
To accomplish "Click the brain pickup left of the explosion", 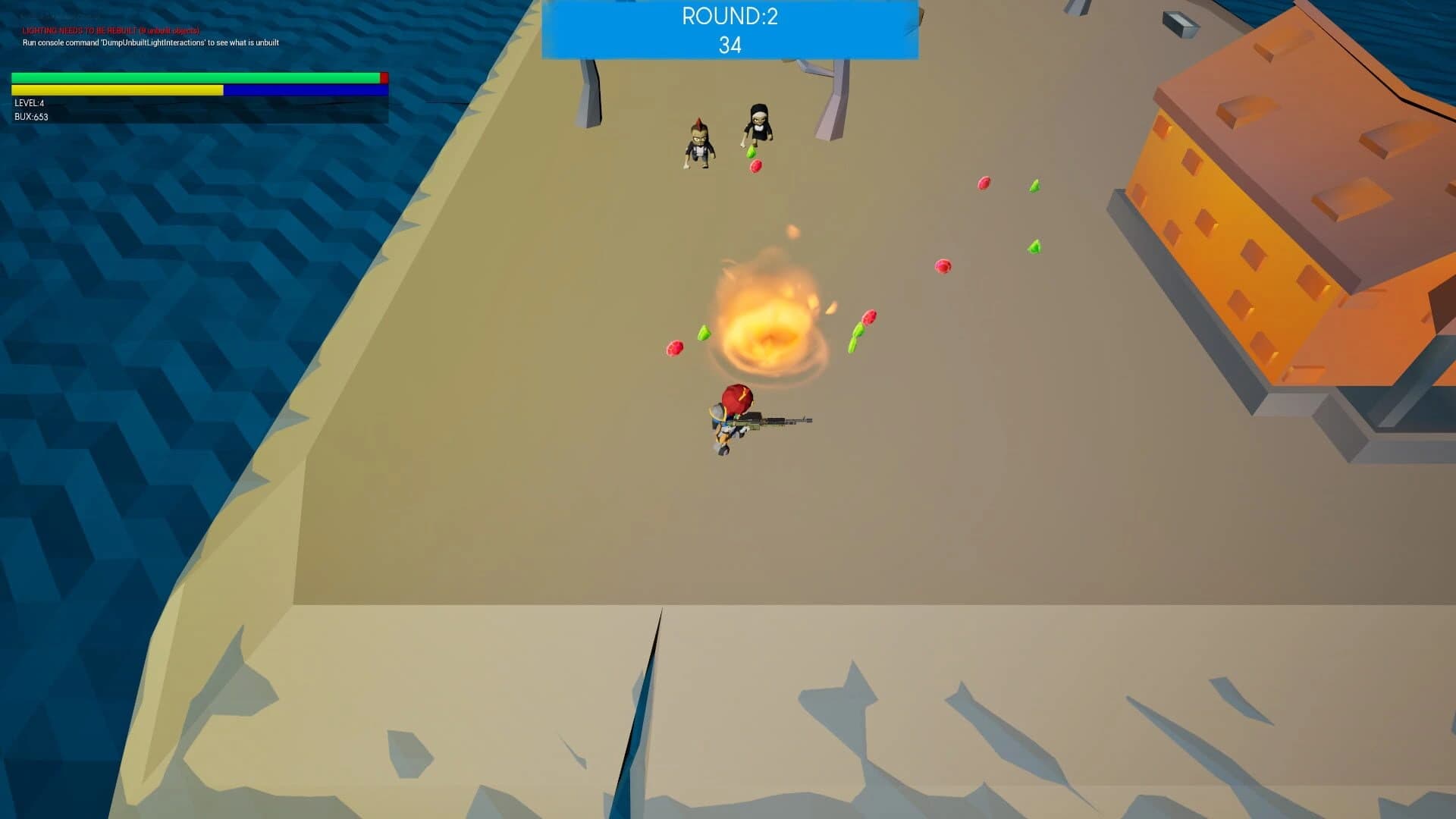I will point(673,350).
